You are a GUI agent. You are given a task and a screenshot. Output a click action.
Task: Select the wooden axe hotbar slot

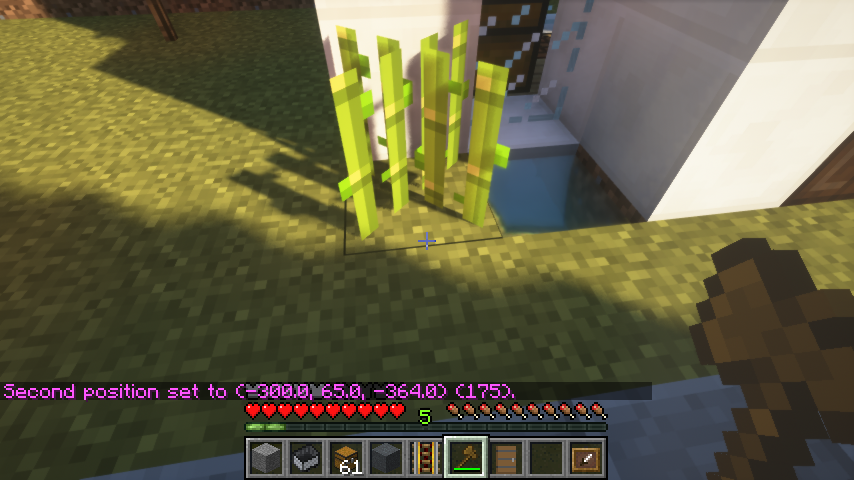tap(466, 458)
